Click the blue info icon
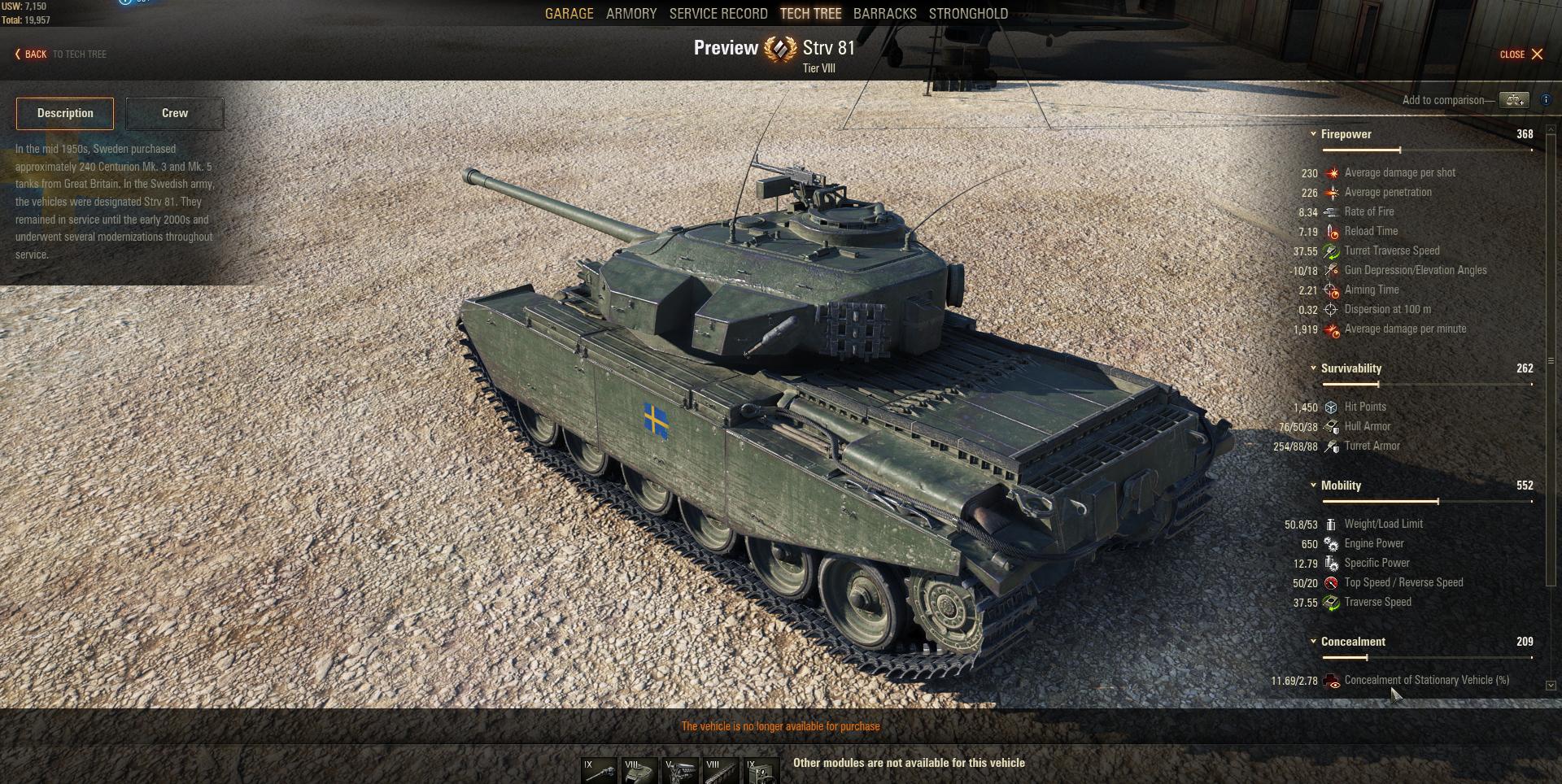 [1547, 100]
